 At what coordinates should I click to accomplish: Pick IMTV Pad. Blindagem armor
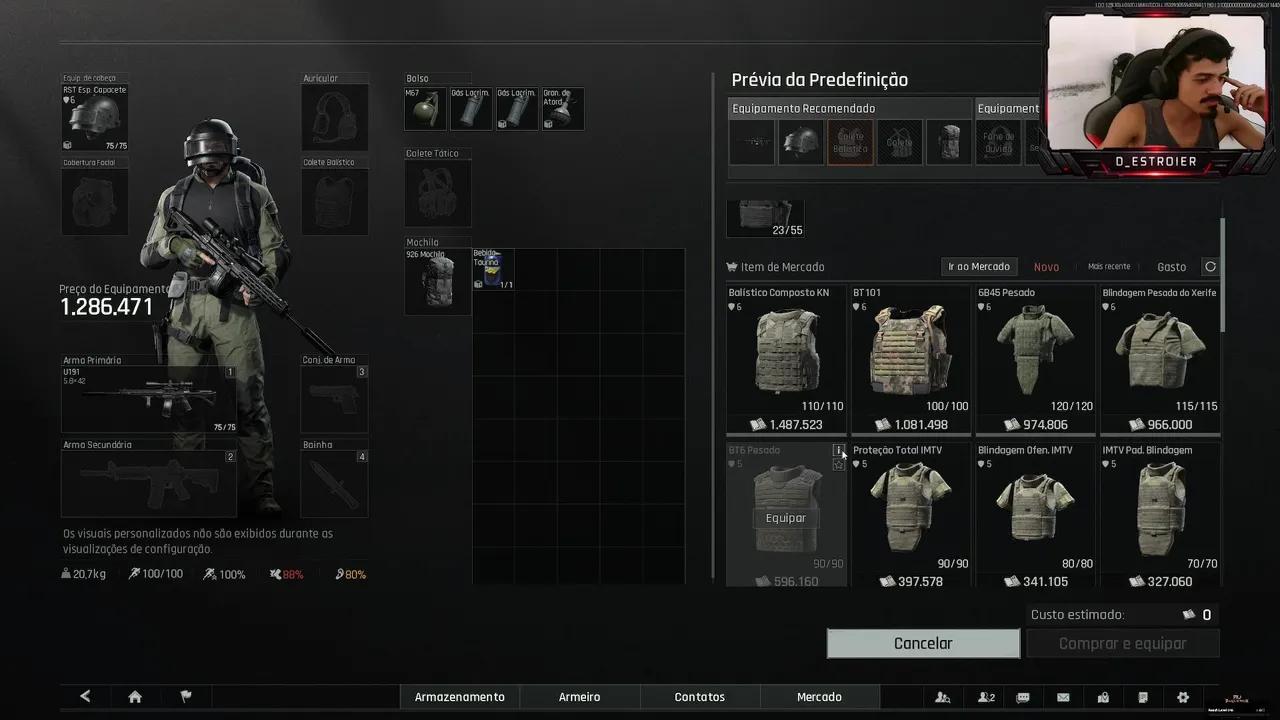(1159, 508)
